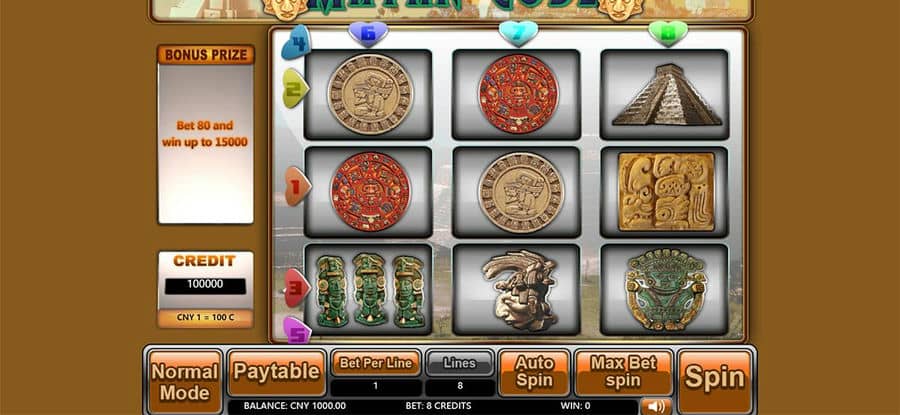Mute sound with the speaker icon

655,406
